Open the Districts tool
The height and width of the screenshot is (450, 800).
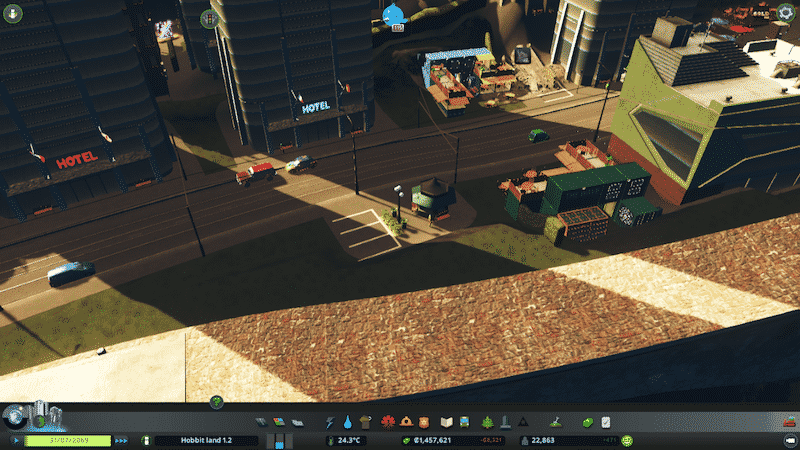click(296, 423)
